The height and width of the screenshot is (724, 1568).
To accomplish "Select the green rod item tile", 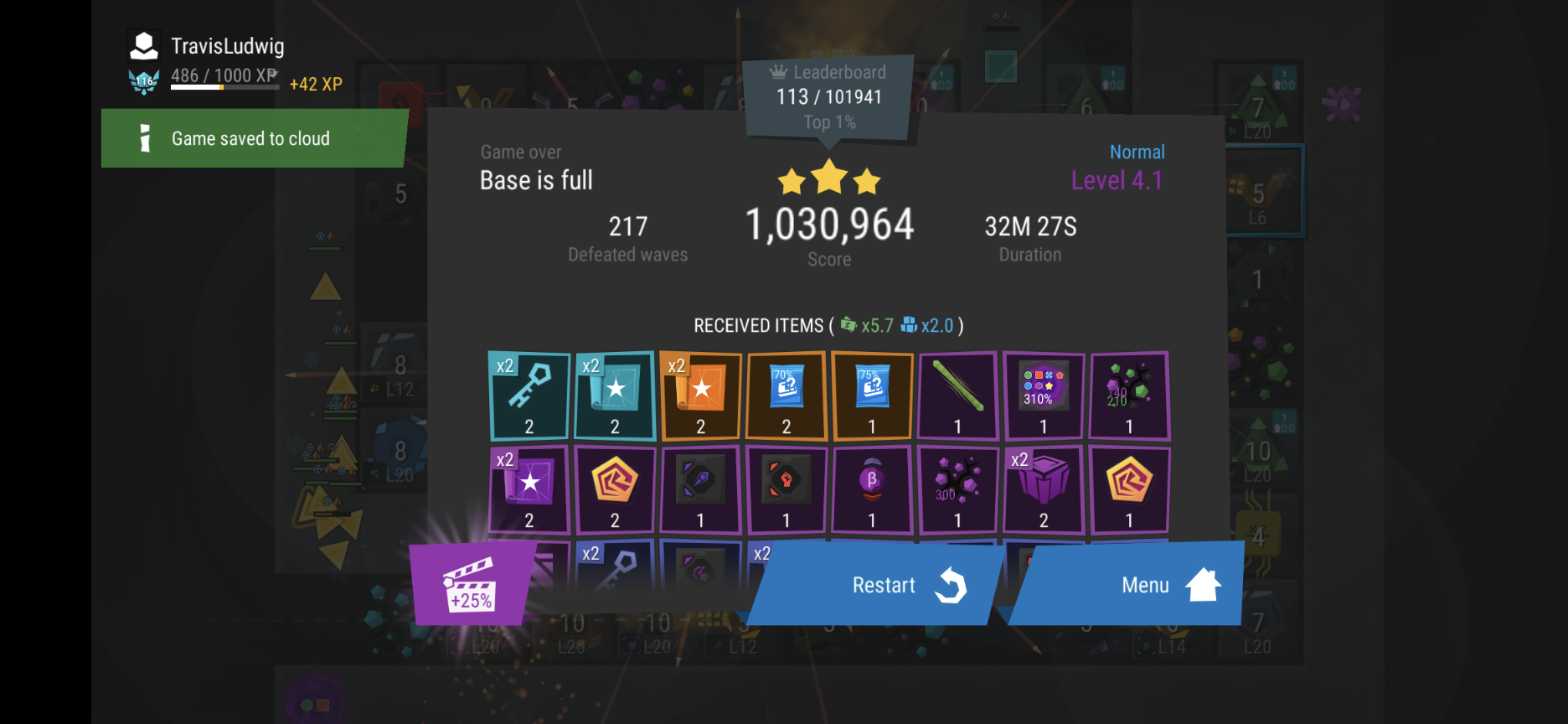I will click(x=957, y=396).
